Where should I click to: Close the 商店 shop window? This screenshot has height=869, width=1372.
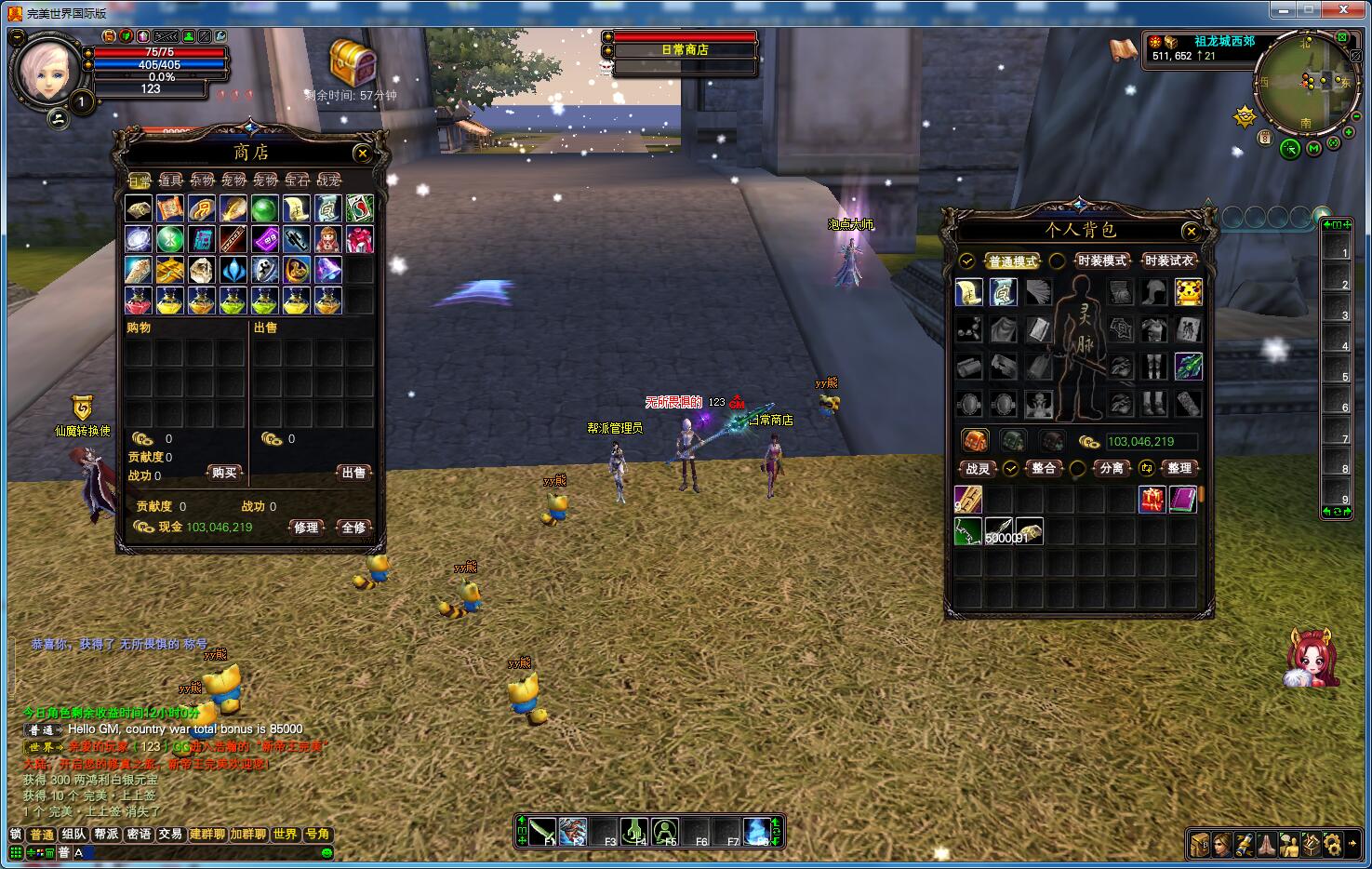coord(363,154)
